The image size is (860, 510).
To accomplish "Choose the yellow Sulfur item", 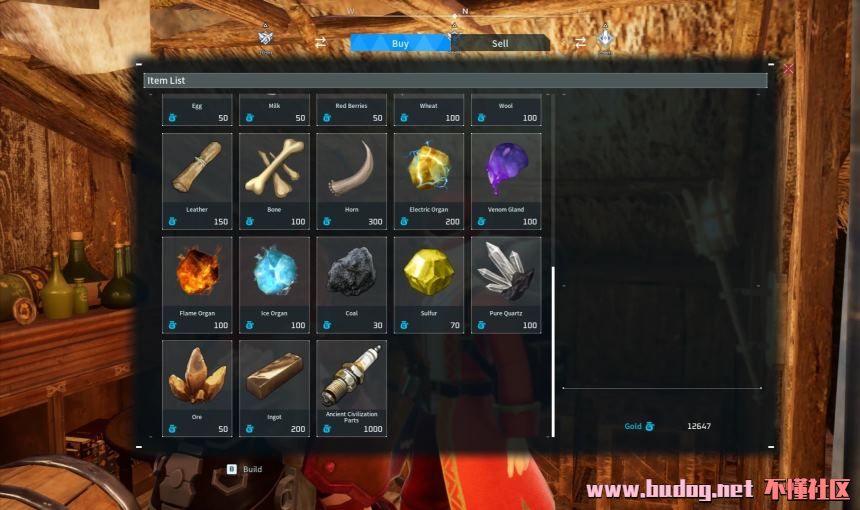I will click(x=429, y=284).
